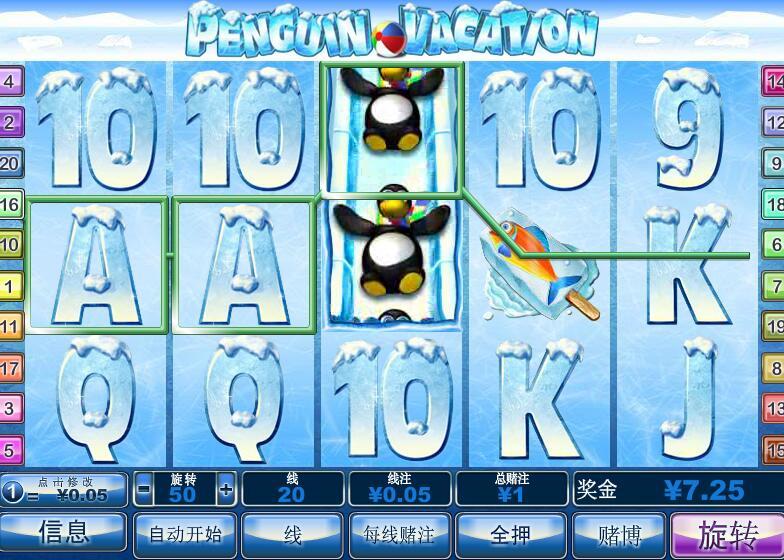Activate payline 1 marker
Viewport: 784px width, 560px height.
coord(10,286)
